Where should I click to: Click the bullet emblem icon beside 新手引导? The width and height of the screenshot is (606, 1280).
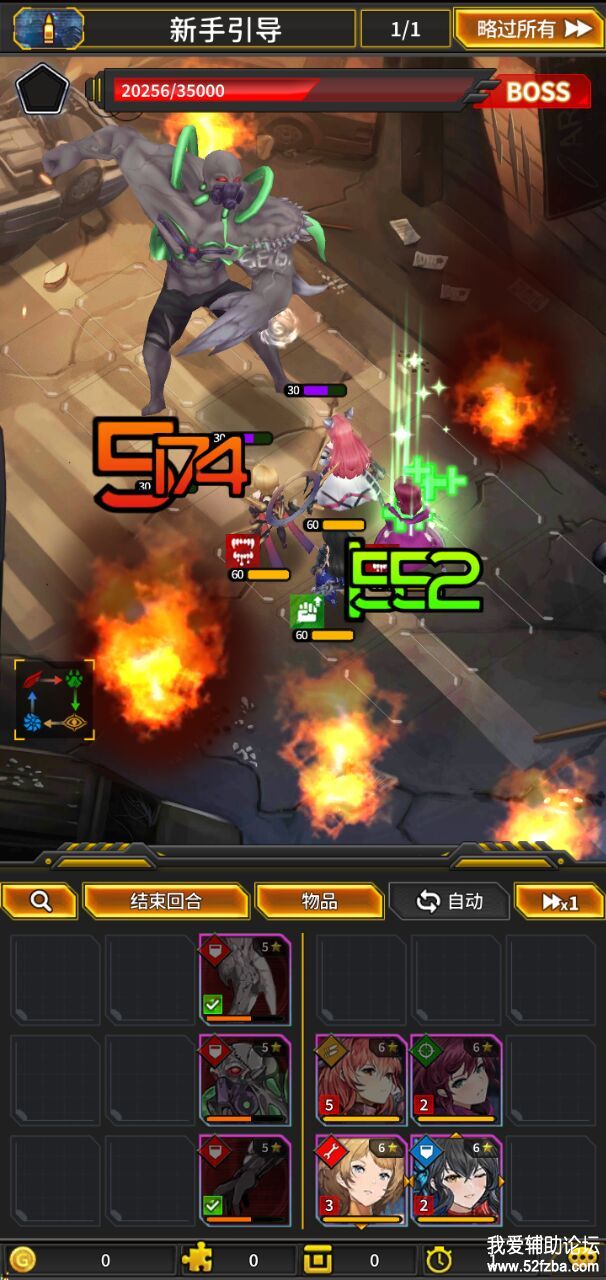click(48, 28)
